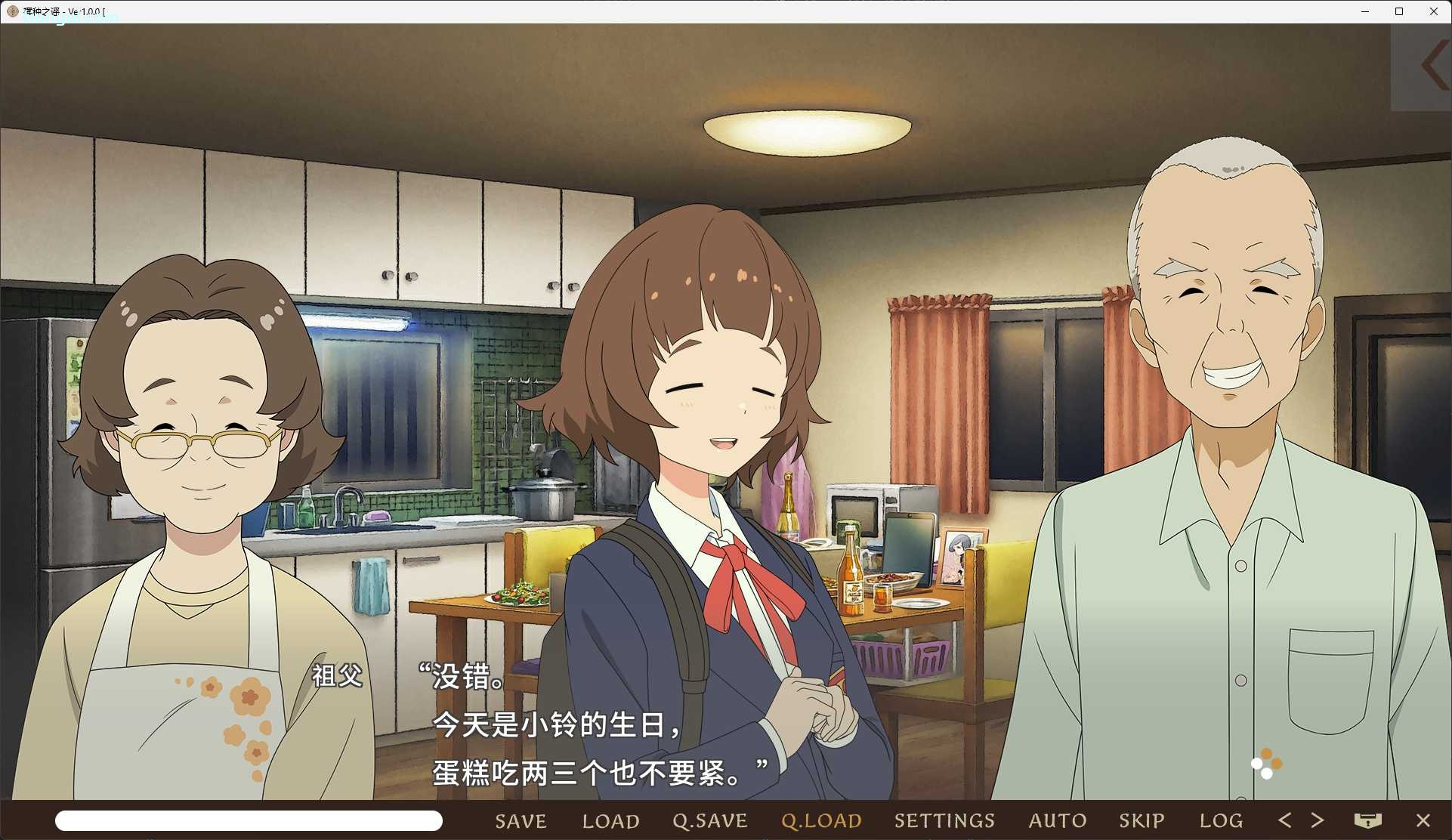Open the SETTINGS menu

(944, 820)
